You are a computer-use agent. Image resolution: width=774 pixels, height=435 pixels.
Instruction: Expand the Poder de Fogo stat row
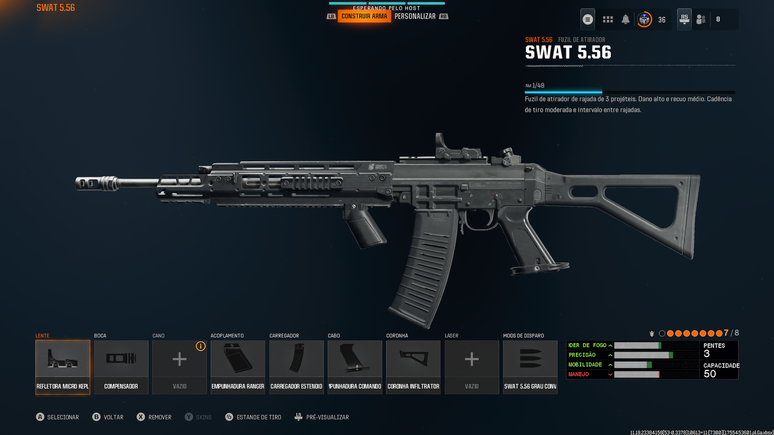[610, 345]
